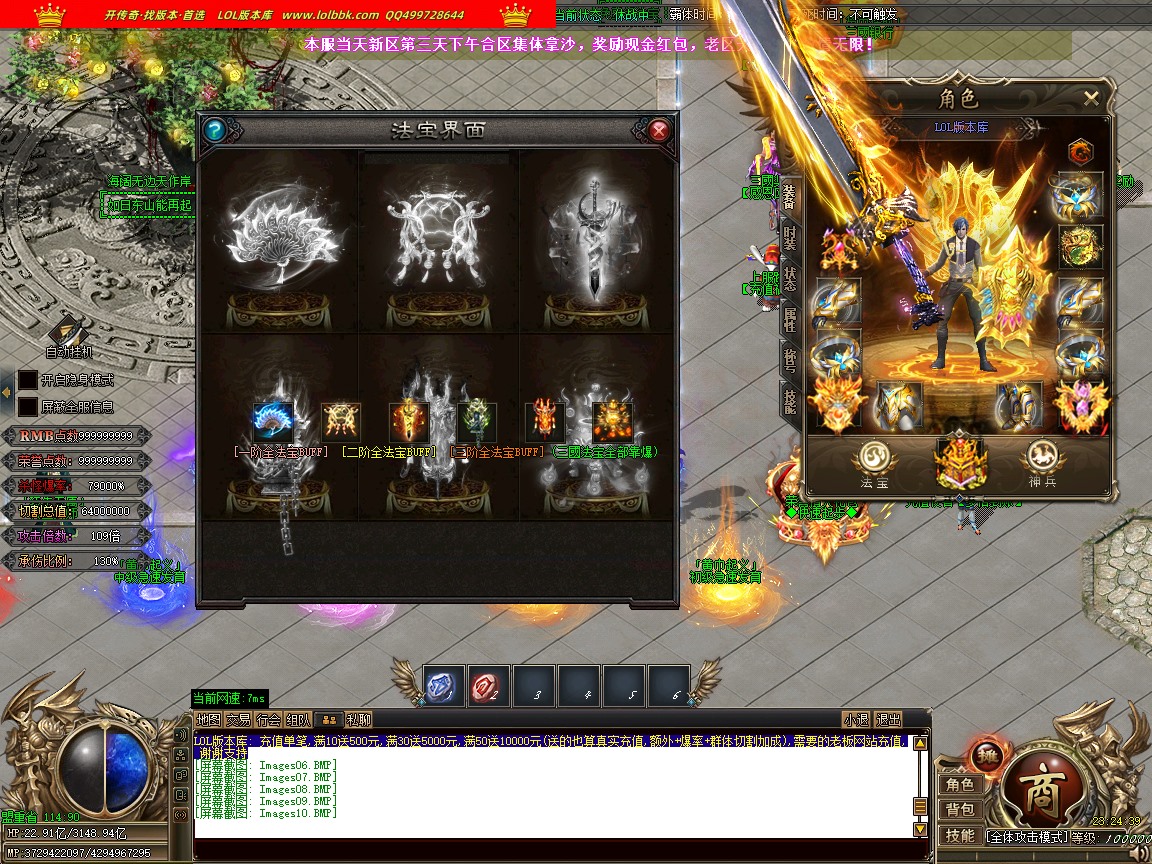The height and width of the screenshot is (864, 1152).
Task: Open the 背包 bag button
Action: [x=960, y=809]
